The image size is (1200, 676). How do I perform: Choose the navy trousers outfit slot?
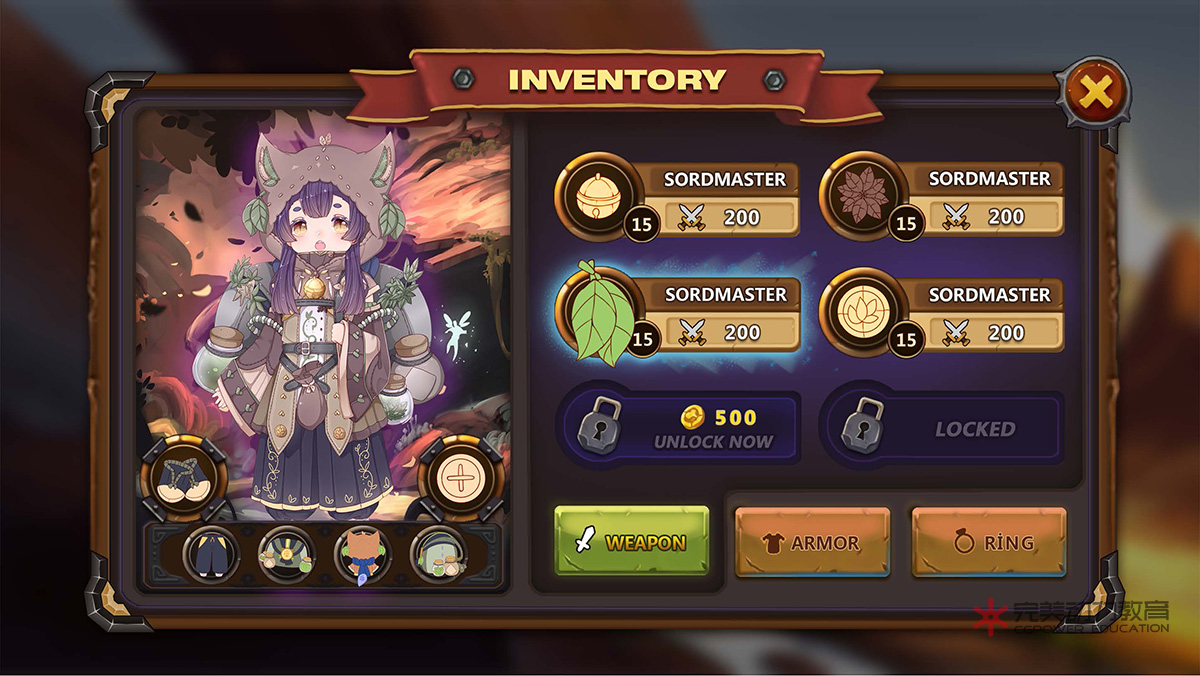(x=211, y=555)
